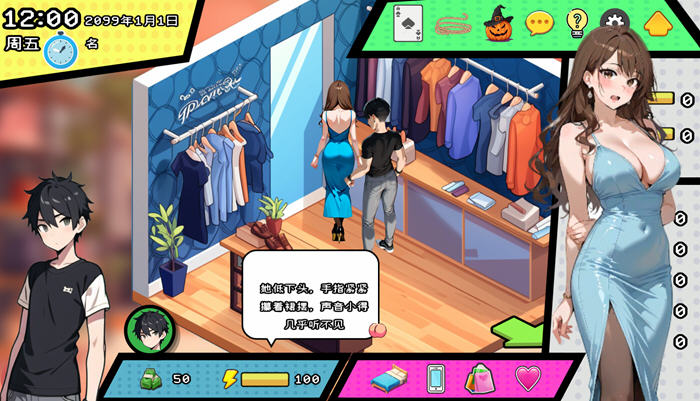
Task: Open the pink heart relationship icon
Action: pyautogui.click(x=527, y=378)
